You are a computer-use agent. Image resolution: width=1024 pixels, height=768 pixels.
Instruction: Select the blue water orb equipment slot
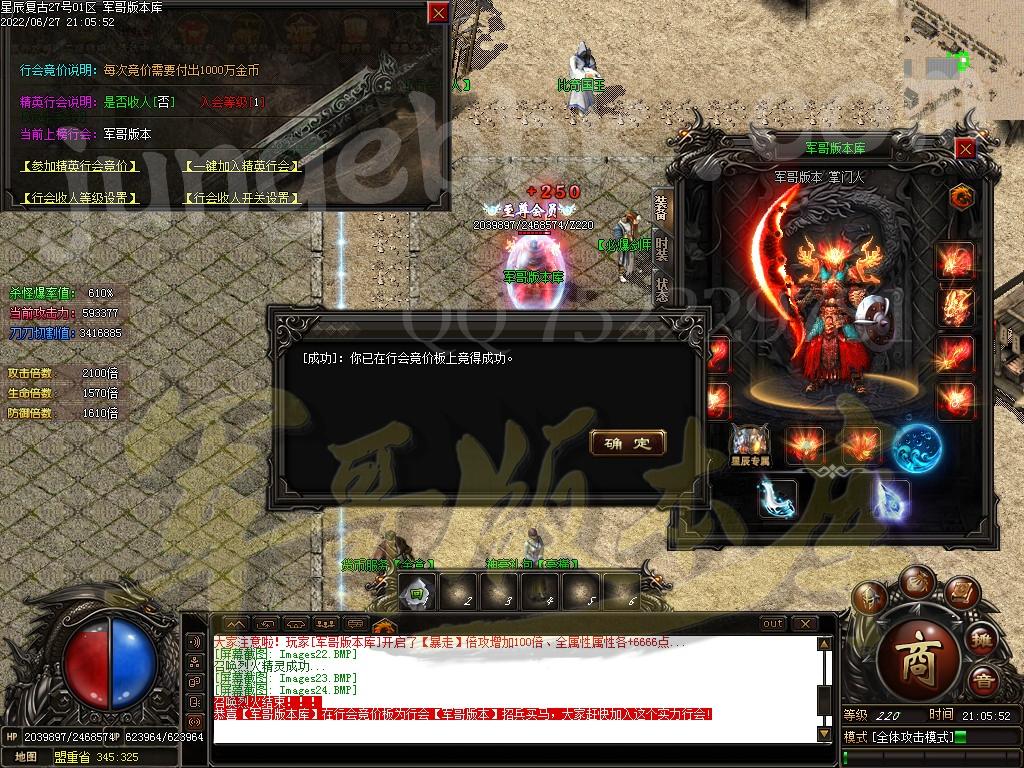click(914, 445)
